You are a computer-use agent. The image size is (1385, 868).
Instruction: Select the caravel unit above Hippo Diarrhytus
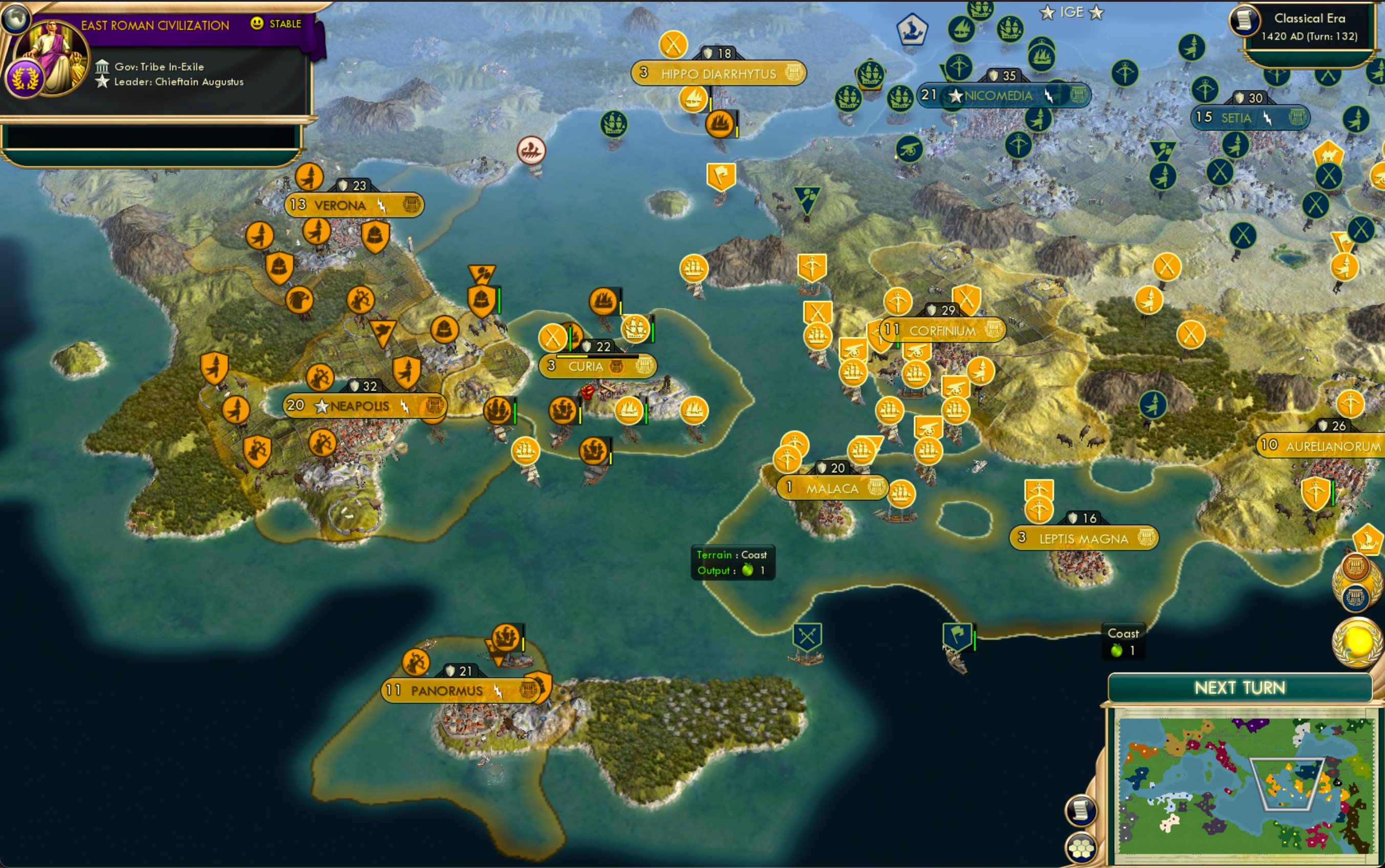tap(695, 98)
